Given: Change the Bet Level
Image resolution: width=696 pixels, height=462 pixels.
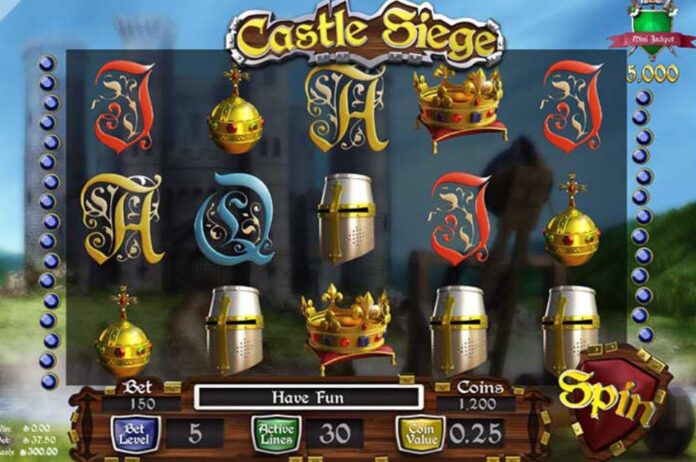Looking at the screenshot, I should click(134, 434).
